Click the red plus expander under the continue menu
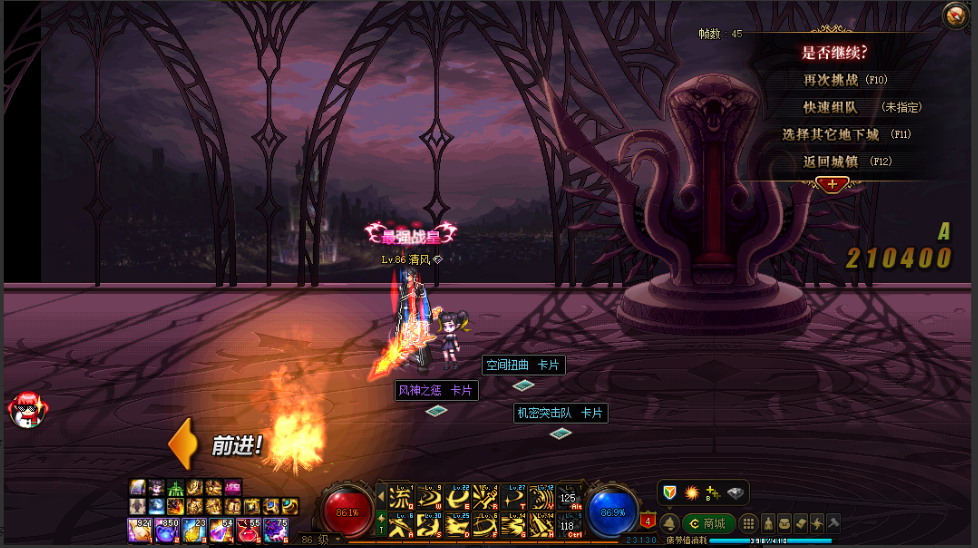 (x=831, y=184)
